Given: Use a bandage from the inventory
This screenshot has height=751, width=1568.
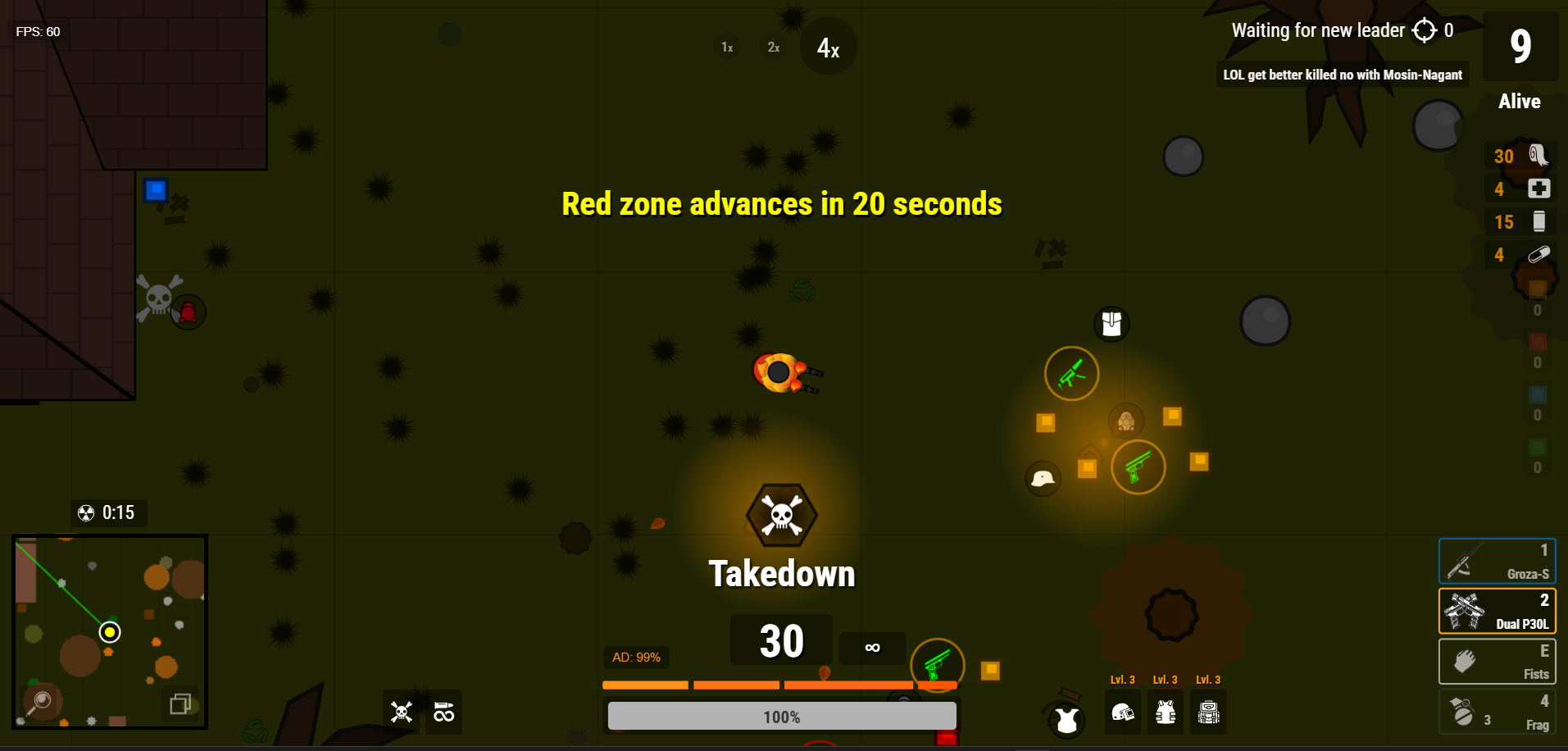Looking at the screenshot, I should [x=1538, y=156].
